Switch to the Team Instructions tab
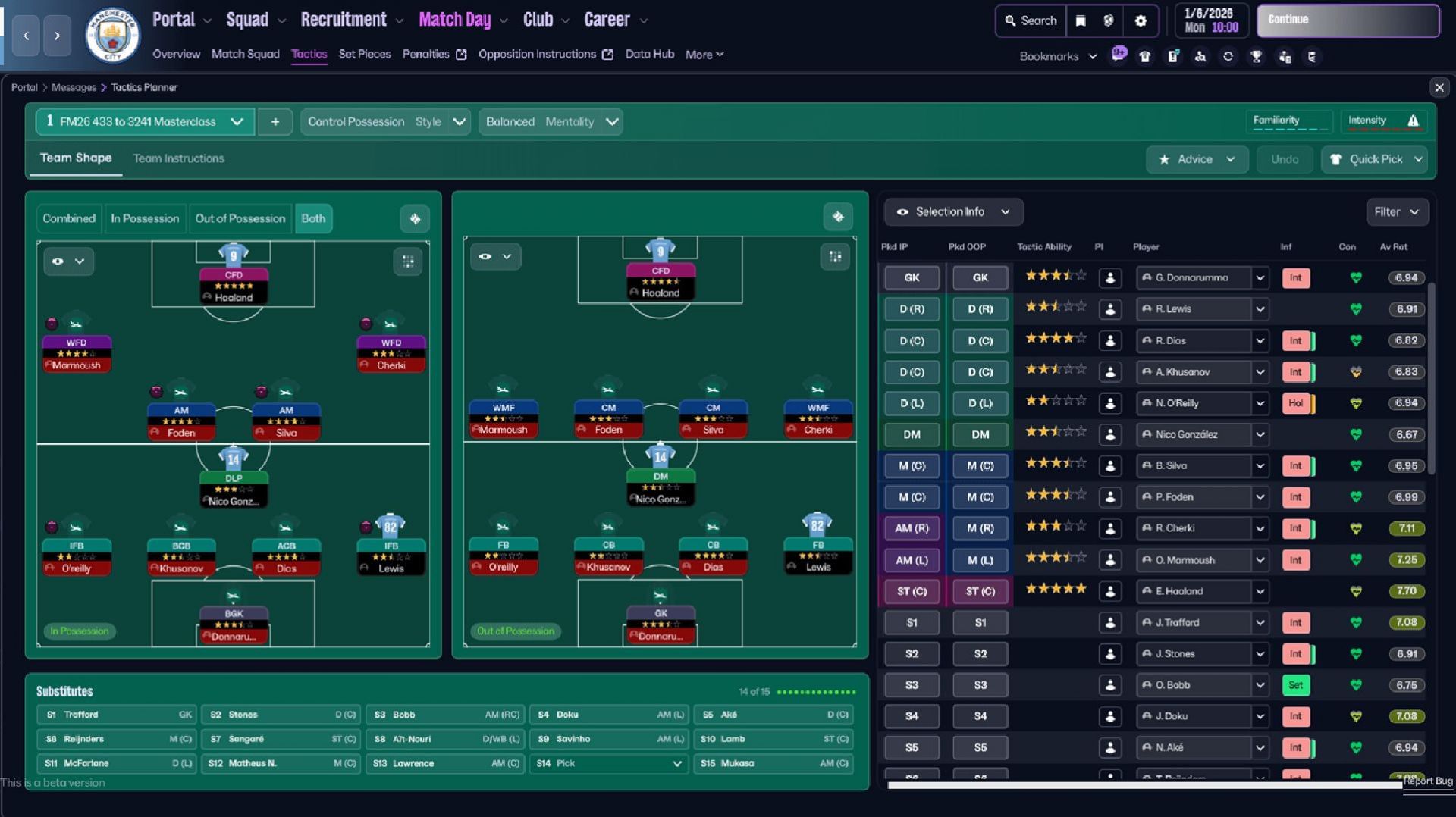The height and width of the screenshot is (817, 1456). 178,158
